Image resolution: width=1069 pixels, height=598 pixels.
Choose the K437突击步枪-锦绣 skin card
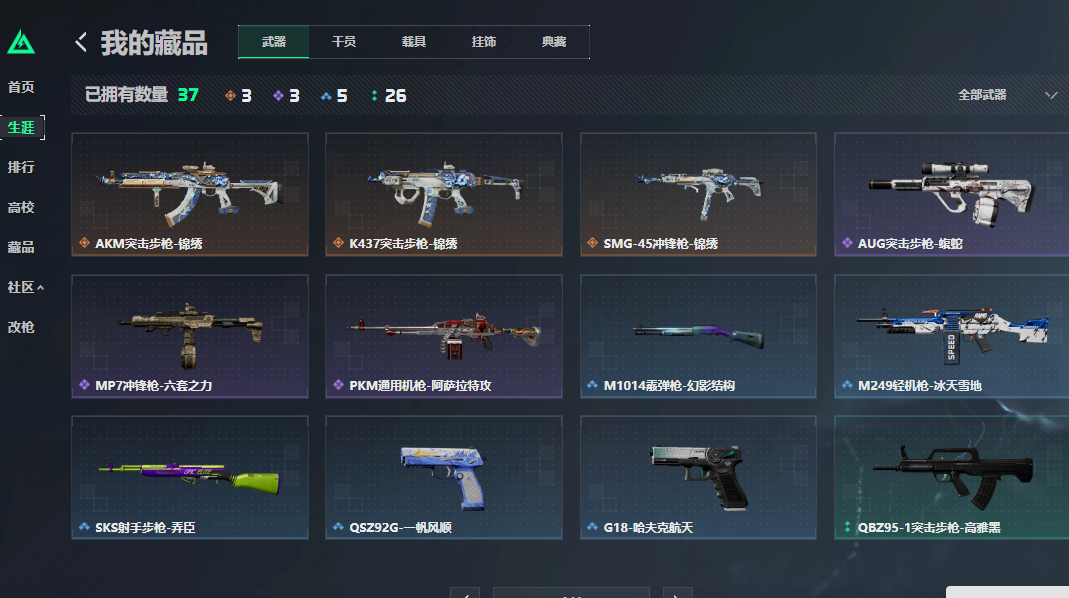[443, 195]
